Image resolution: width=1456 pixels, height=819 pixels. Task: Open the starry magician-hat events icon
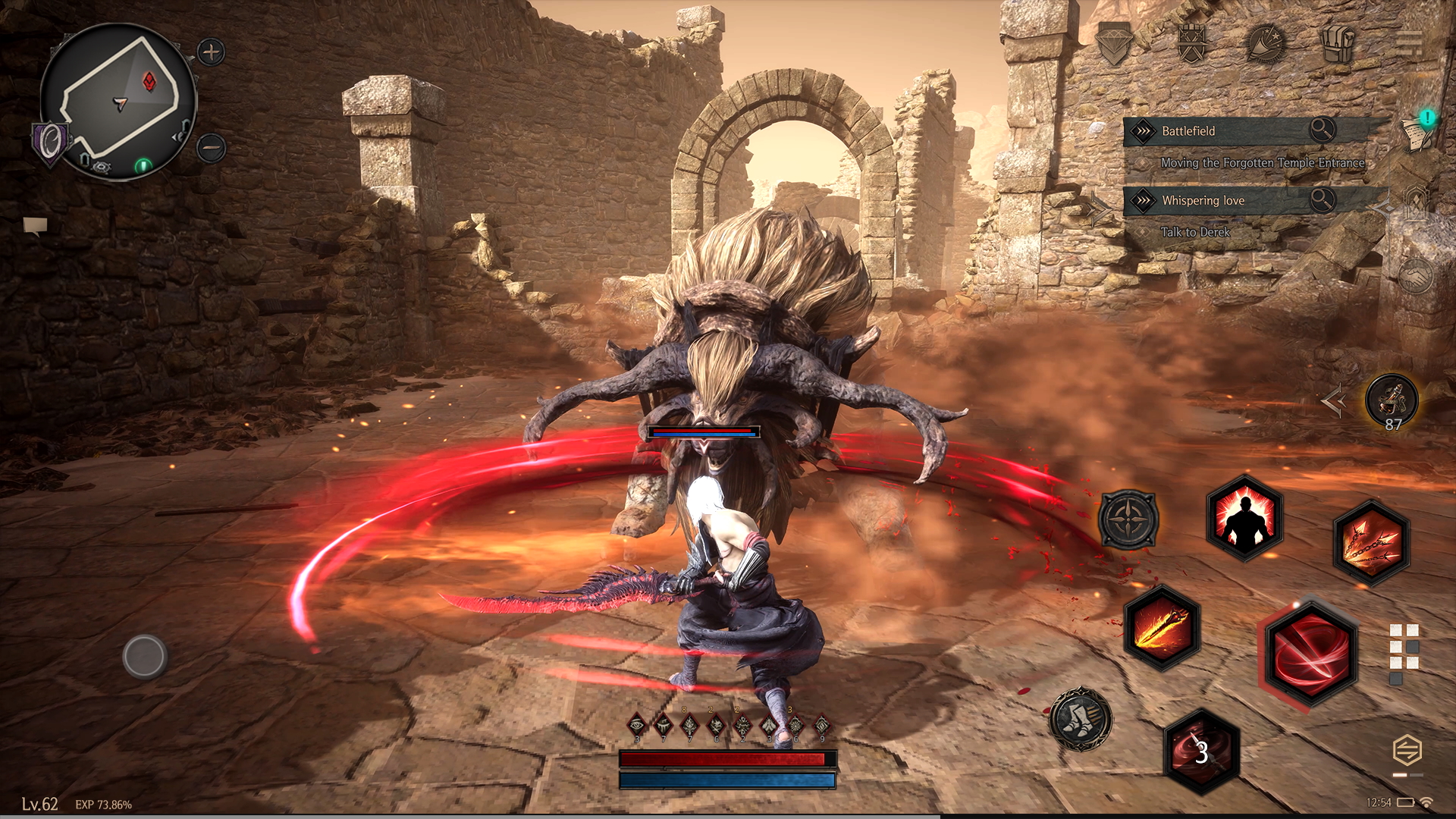(1265, 43)
